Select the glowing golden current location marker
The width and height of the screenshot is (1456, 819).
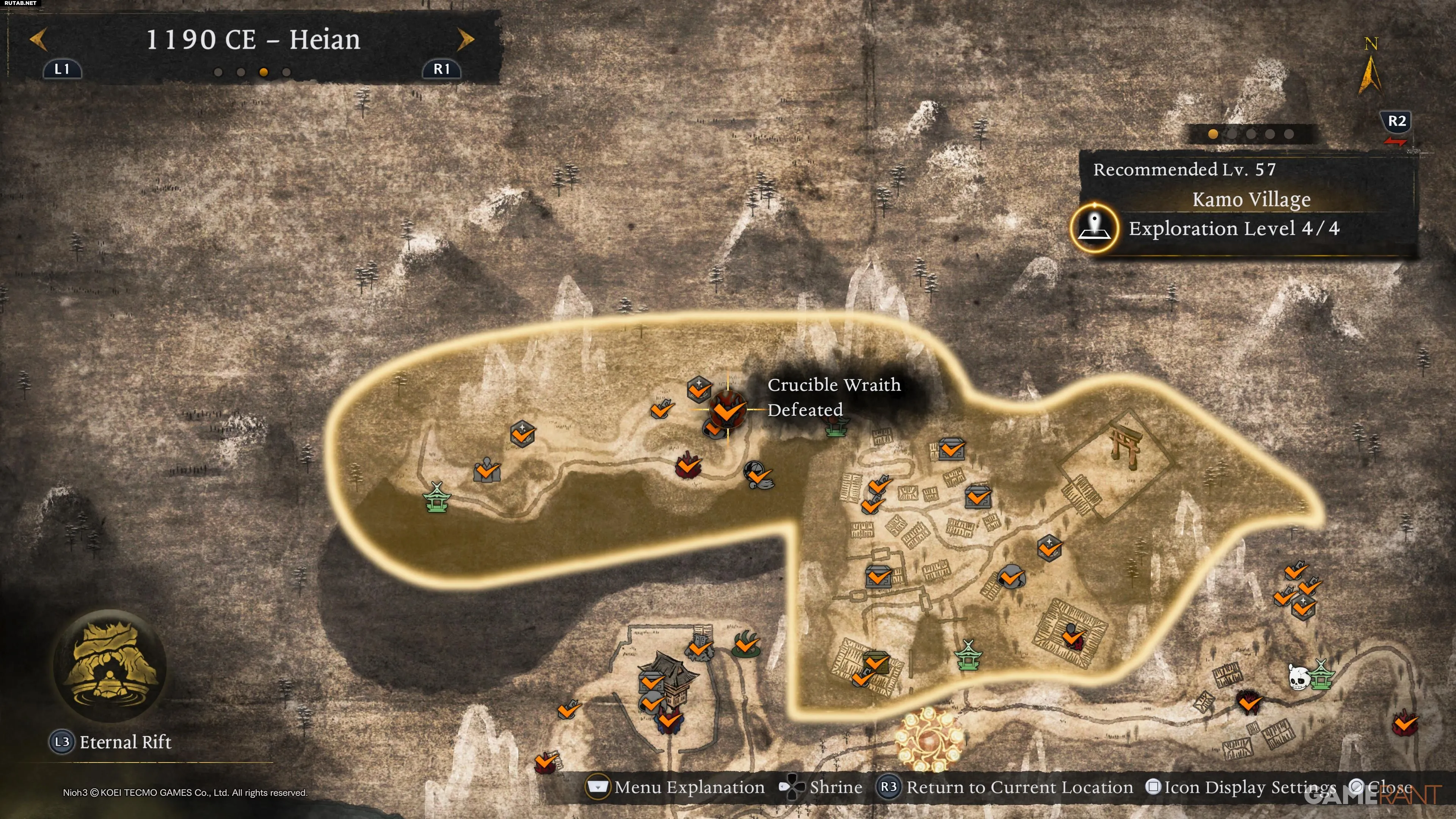tap(929, 737)
